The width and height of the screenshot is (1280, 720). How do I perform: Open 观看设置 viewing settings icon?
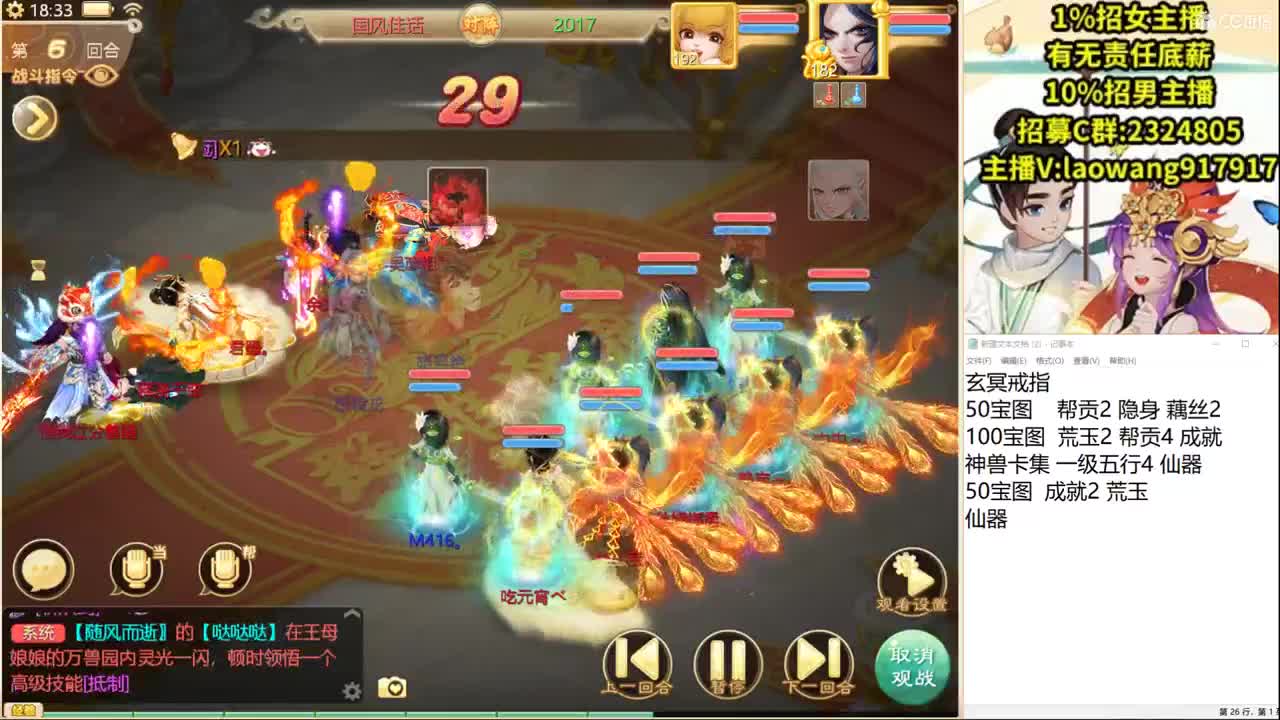[x=911, y=578]
